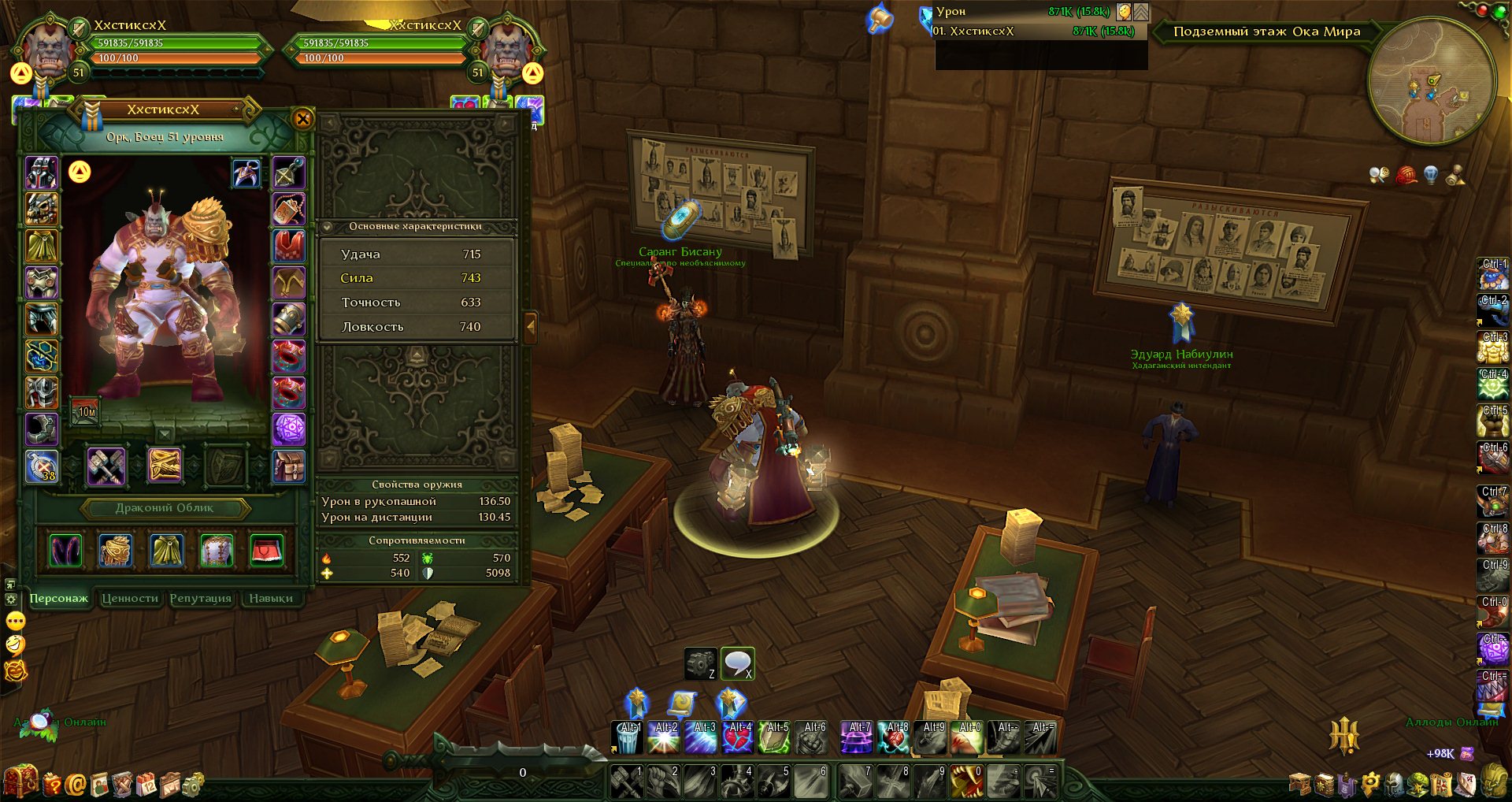Open the minimap
This screenshot has height=802, width=1512.
[x=1431, y=81]
